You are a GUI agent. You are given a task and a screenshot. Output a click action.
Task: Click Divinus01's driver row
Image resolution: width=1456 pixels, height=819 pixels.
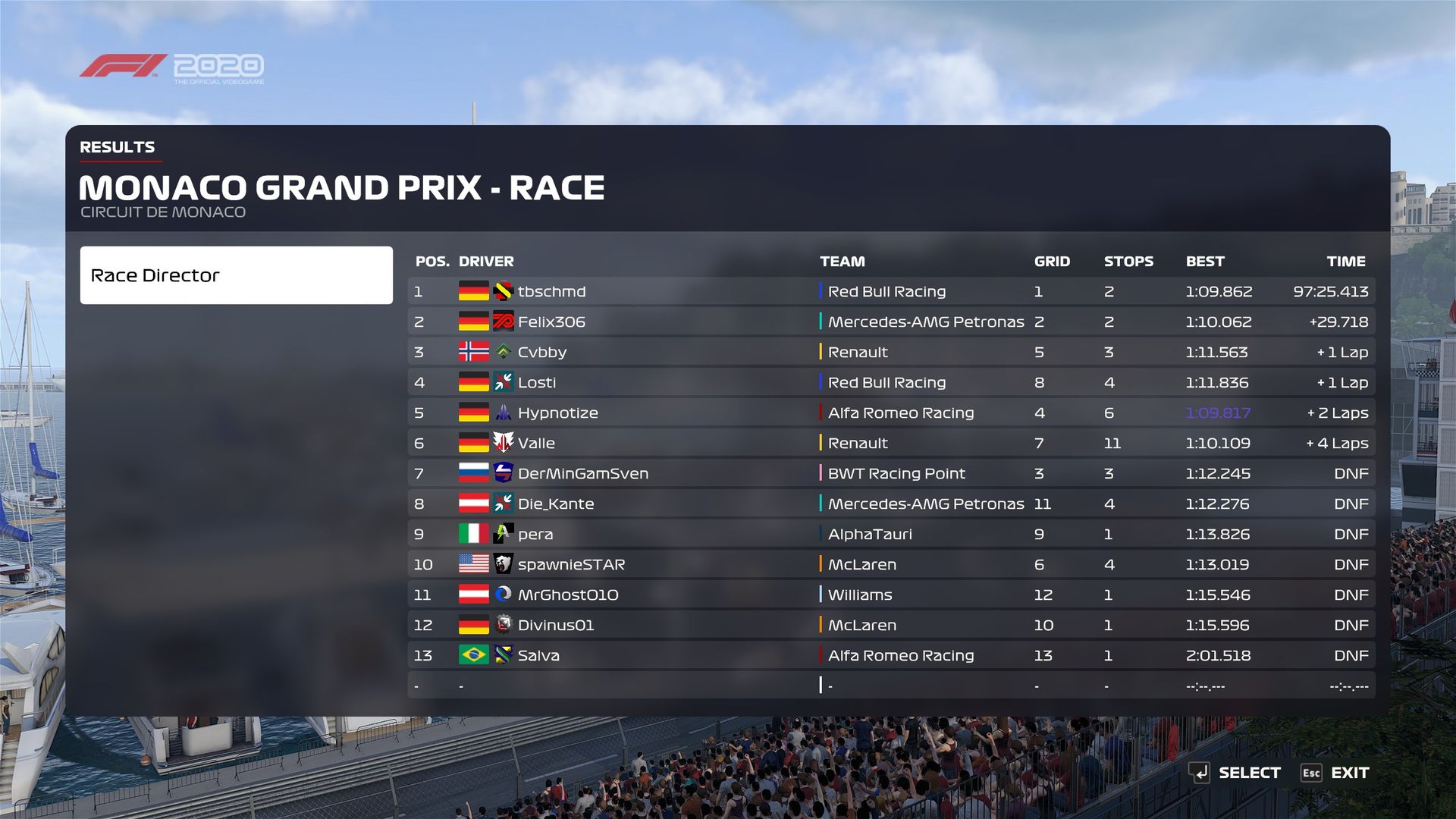(891, 625)
